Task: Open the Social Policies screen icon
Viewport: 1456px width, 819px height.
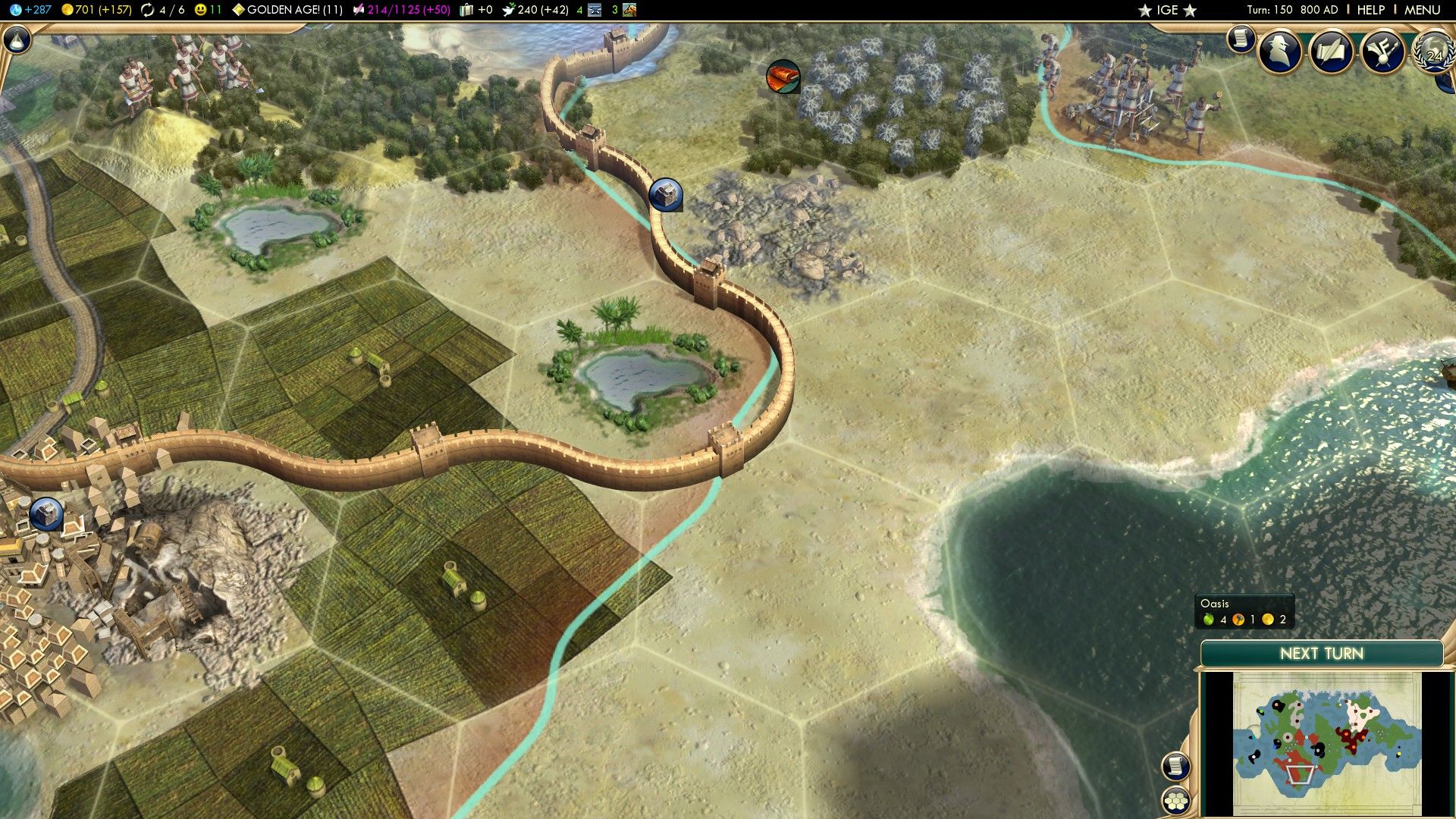Action: [x=1382, y=53]
